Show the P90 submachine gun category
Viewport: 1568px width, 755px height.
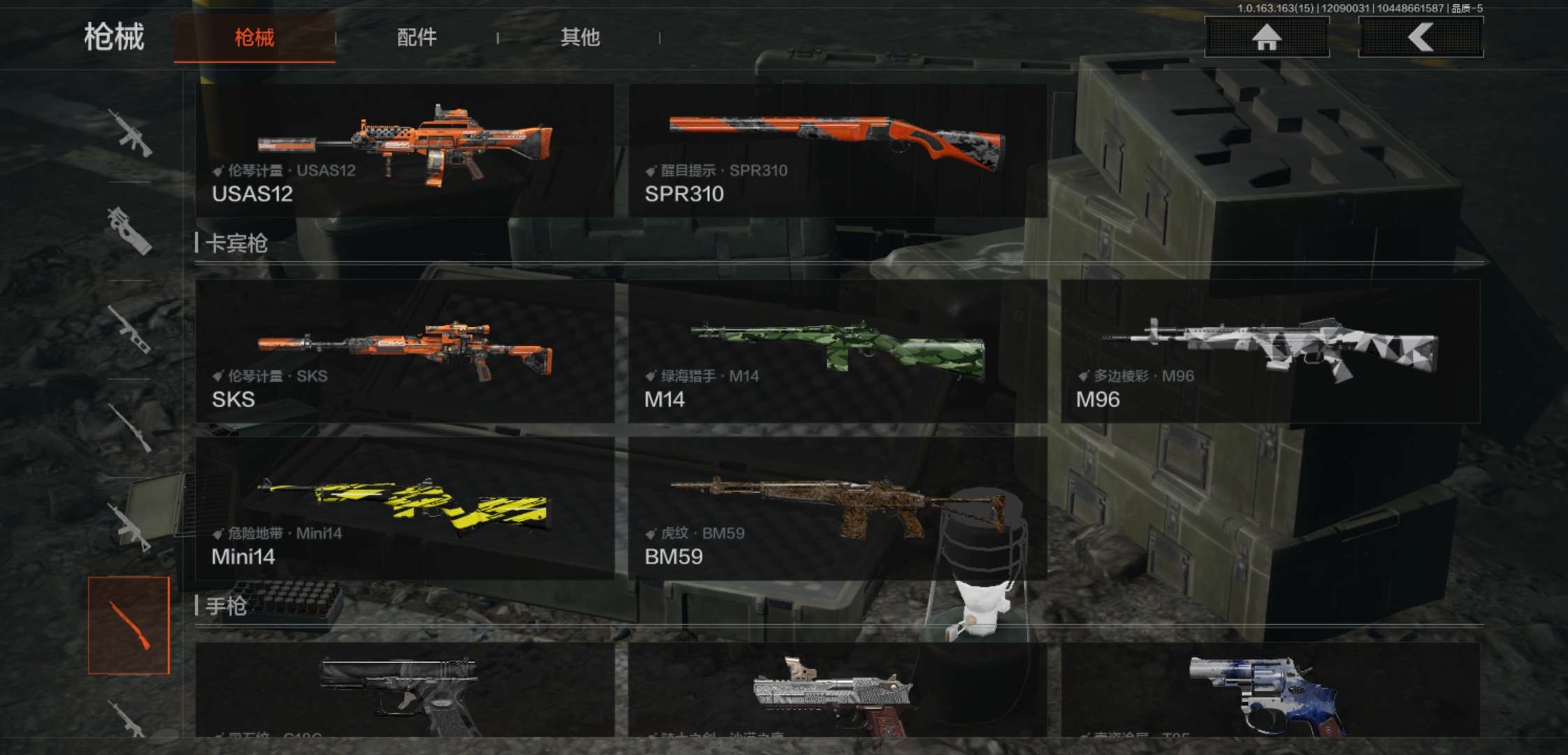pyautogui.click(x=129, y=231)
